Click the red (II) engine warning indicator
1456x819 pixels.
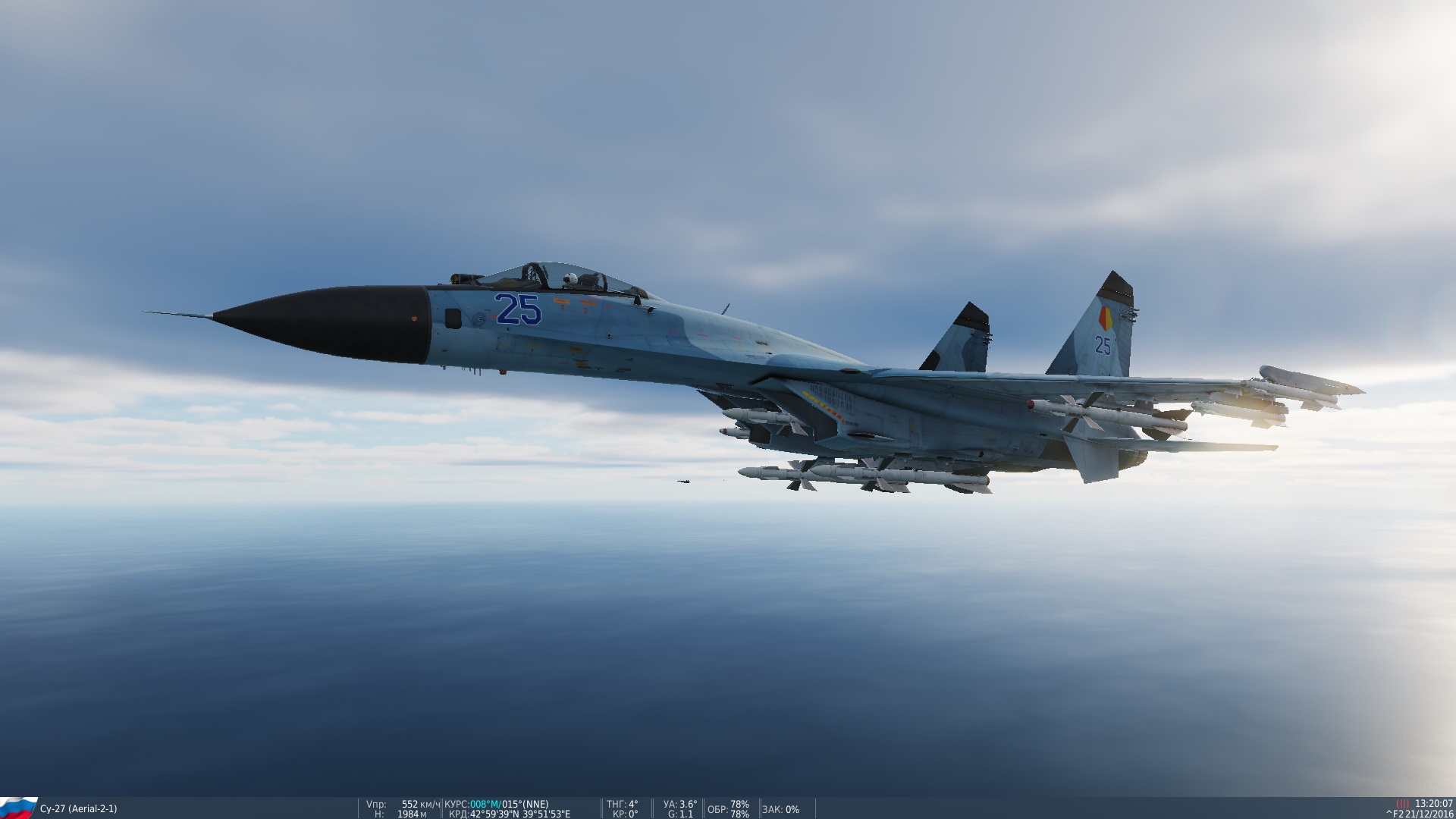1403,803
